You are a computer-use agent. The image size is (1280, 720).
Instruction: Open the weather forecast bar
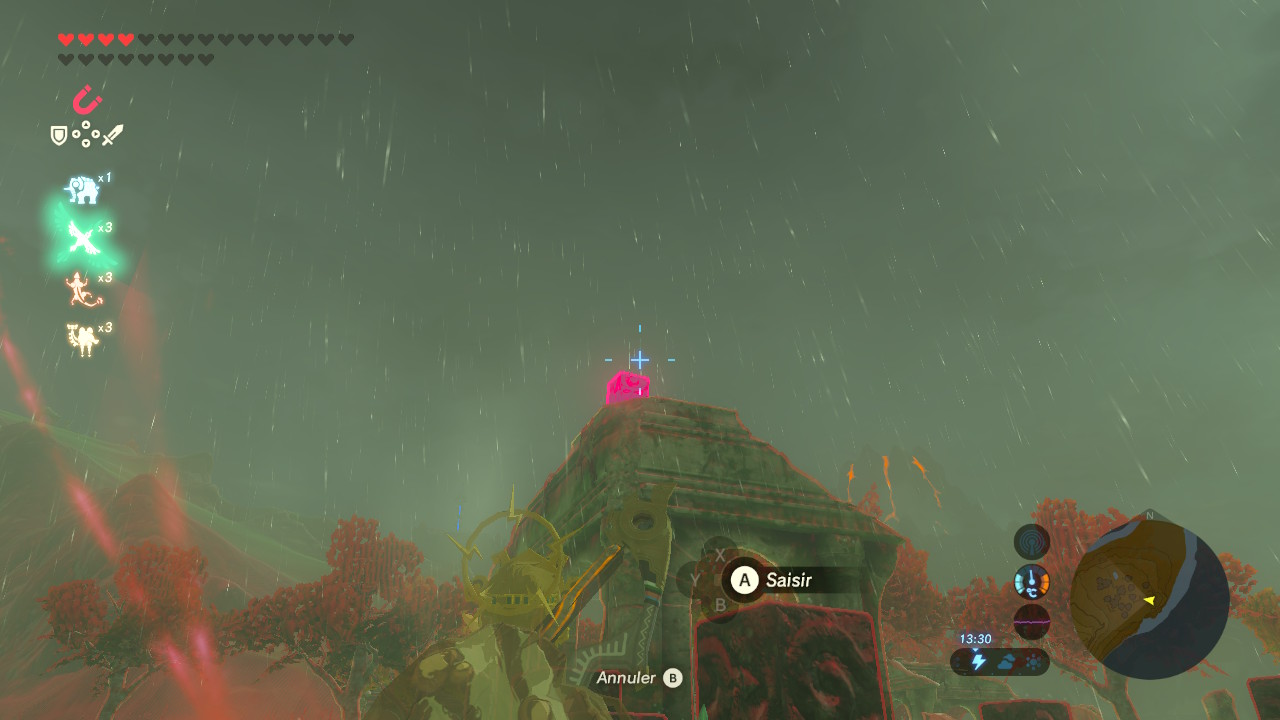1000,661
